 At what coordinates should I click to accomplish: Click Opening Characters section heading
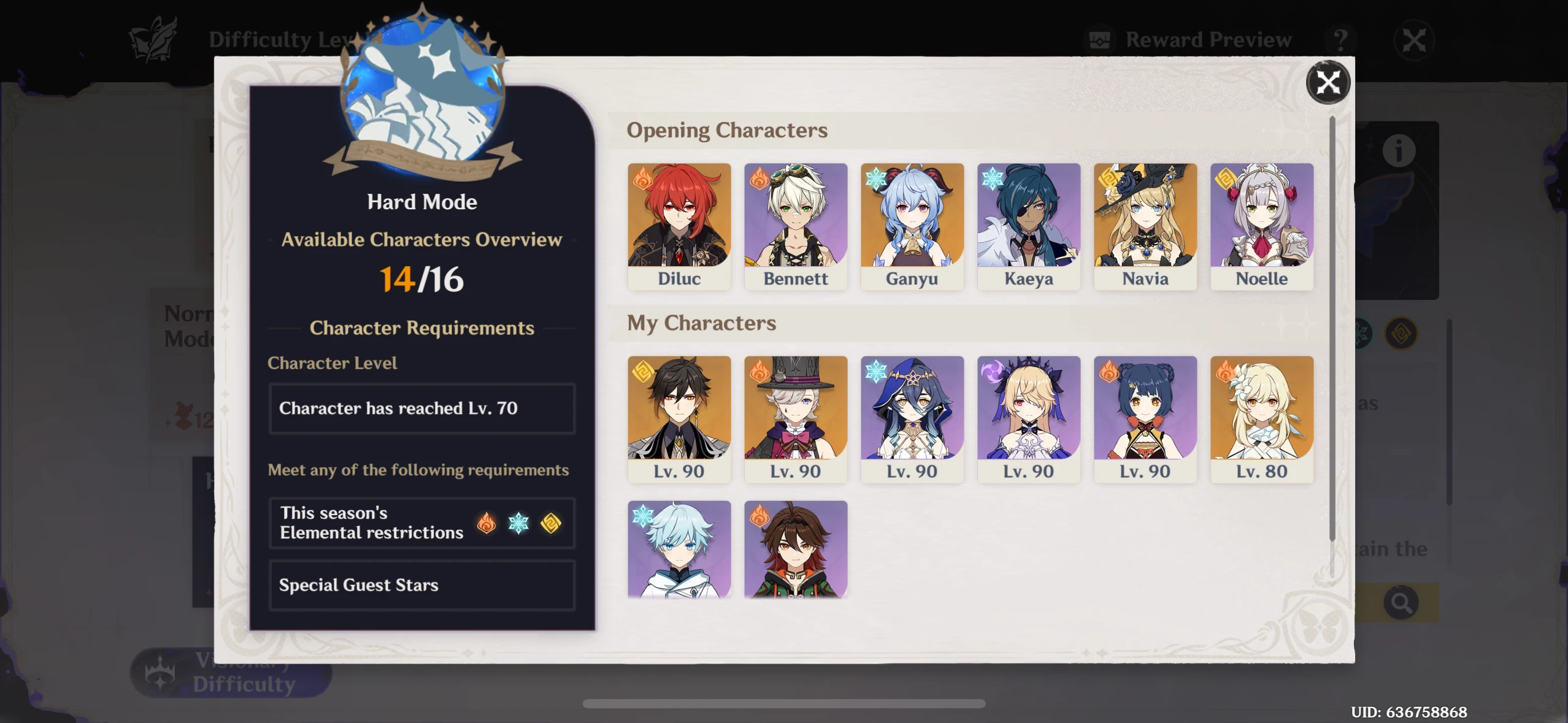pyautogui.click(x=728, y=130)
